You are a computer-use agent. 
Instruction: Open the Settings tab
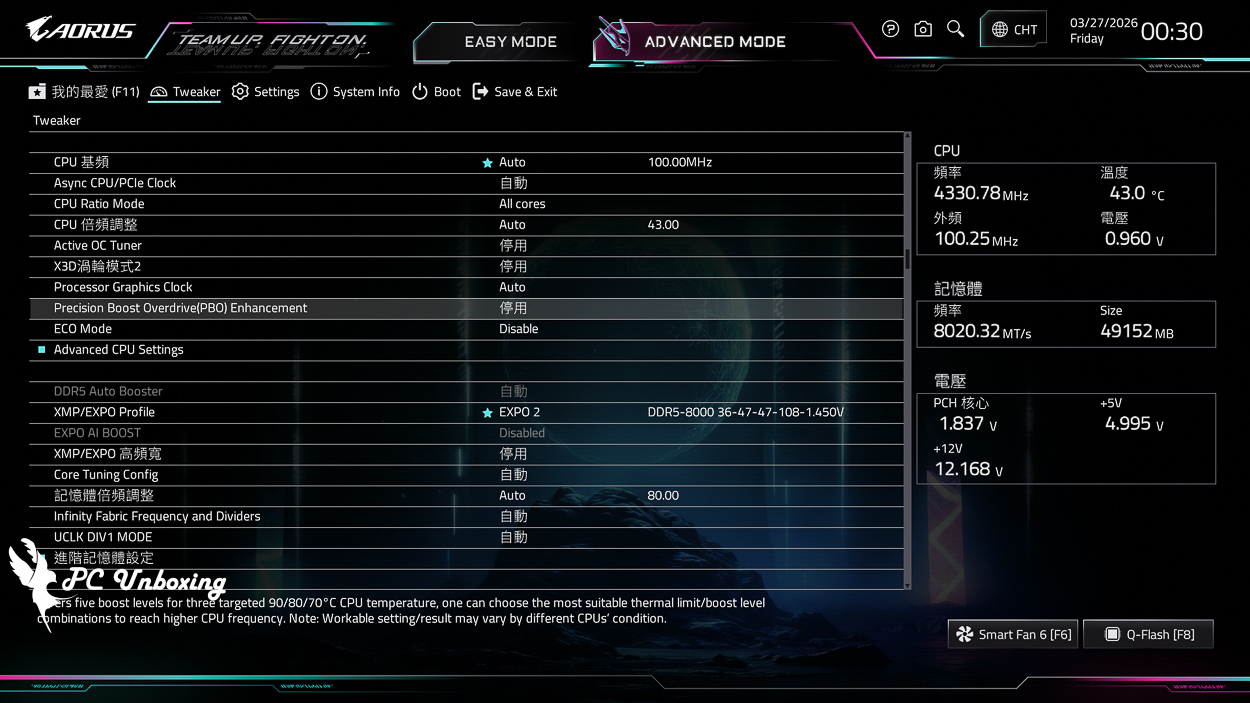[266, 92]
